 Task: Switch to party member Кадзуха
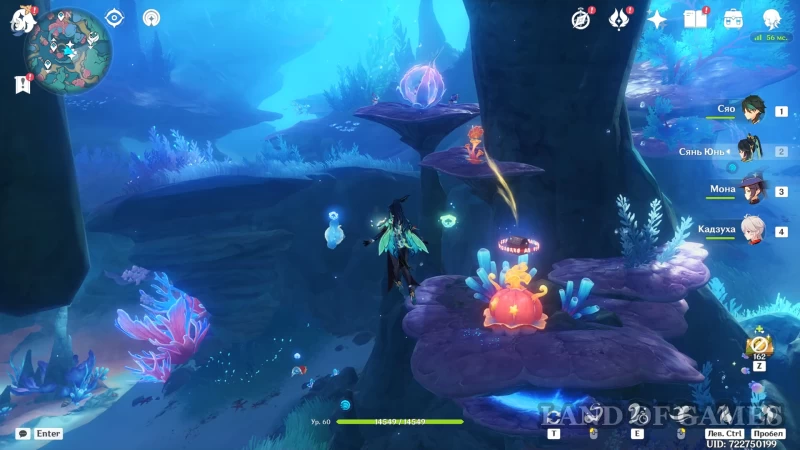point(752,230)
